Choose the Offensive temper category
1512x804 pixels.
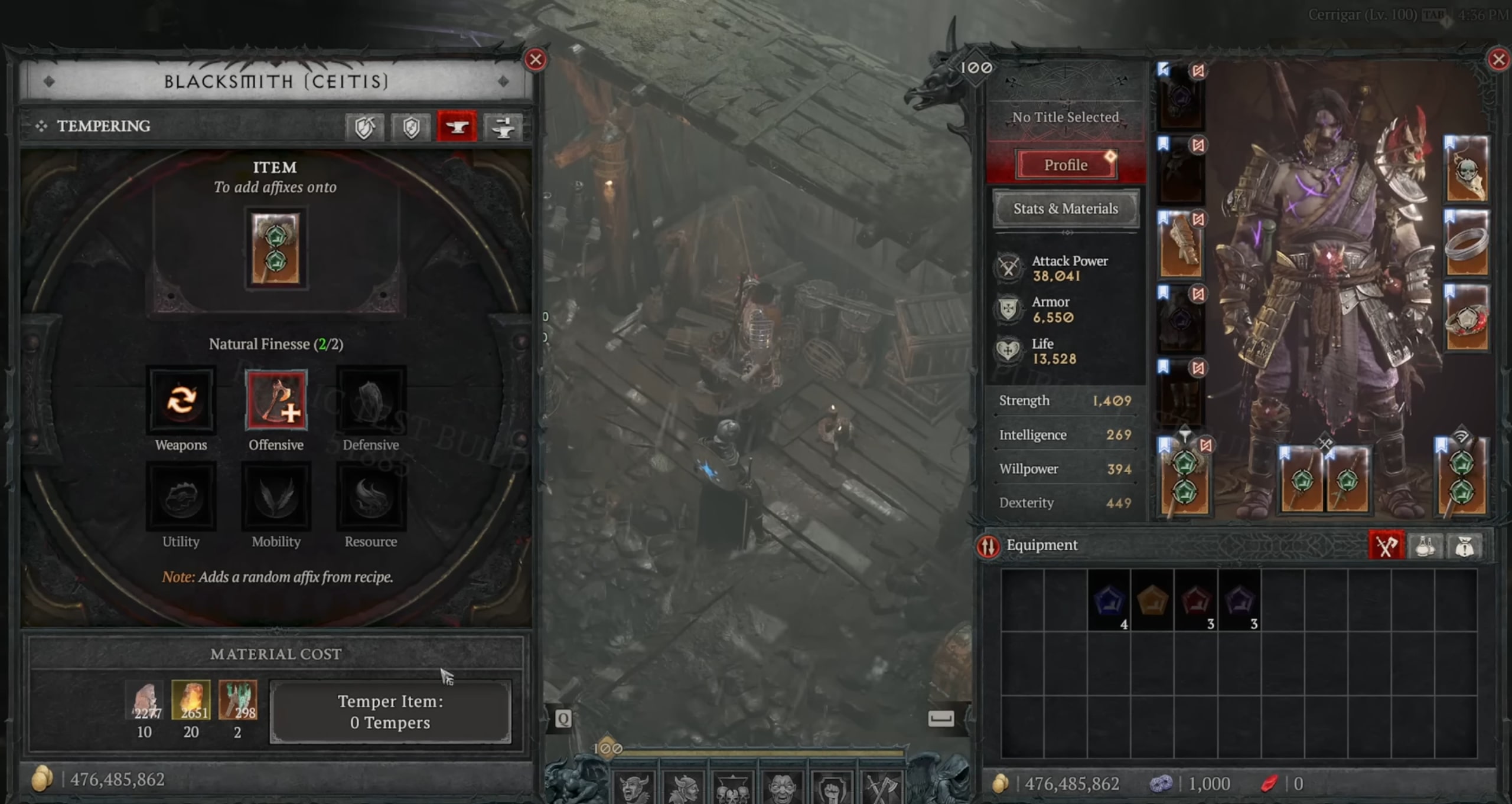pyautogui.click(x=276, y=400)
